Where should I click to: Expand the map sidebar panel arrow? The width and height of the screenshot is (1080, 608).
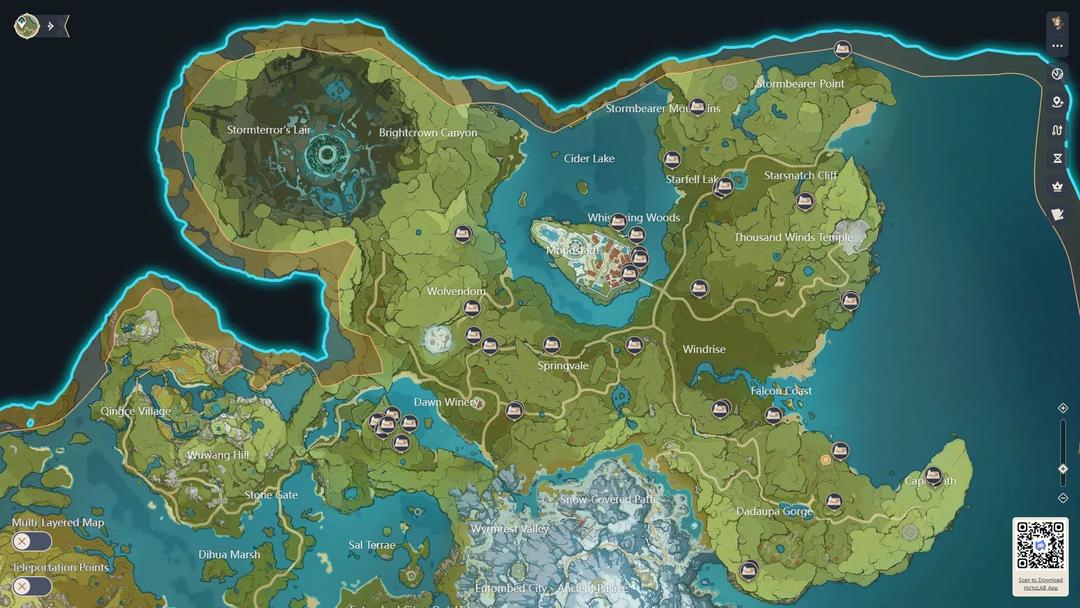[52, 26]
